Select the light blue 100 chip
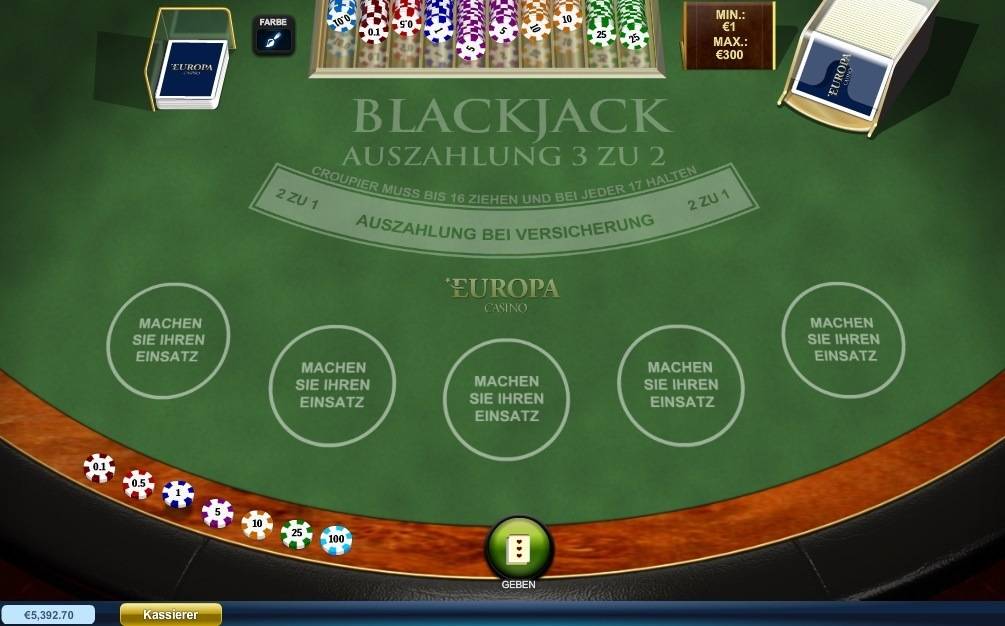The height and width of the screenshot is (626, 1005). click(x=336, y=540)
